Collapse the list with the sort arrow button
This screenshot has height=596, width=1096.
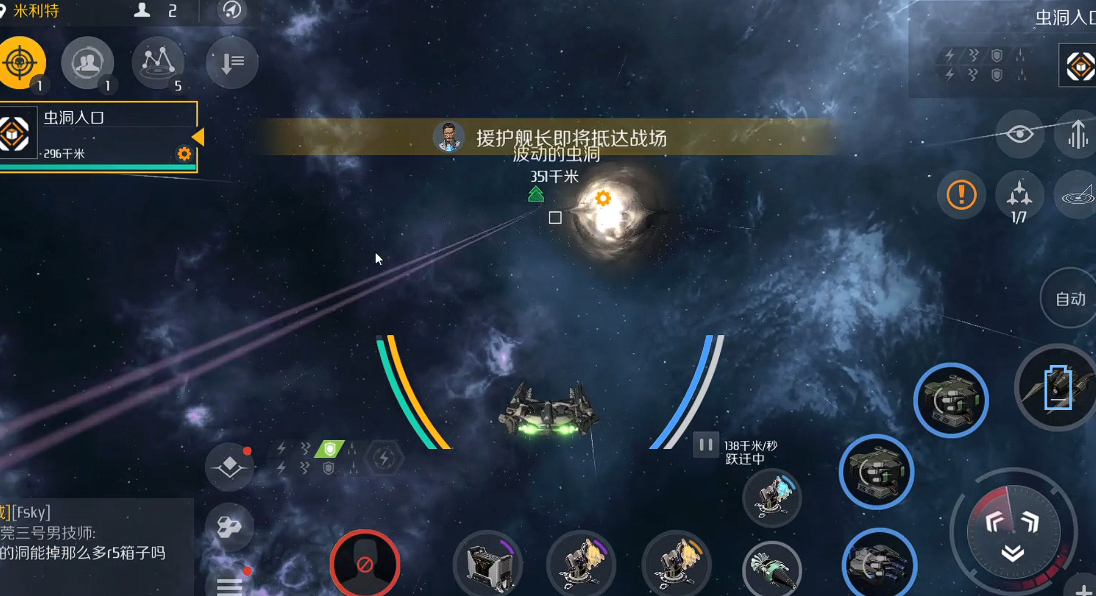tap(231, 63)
